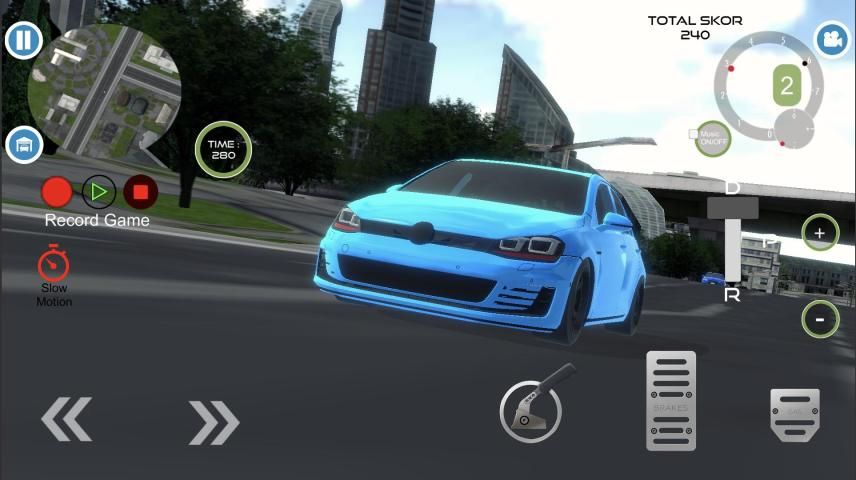Viewport: 856px width, 480px height.
Task: Click the minus button
Action: point(820,319)
